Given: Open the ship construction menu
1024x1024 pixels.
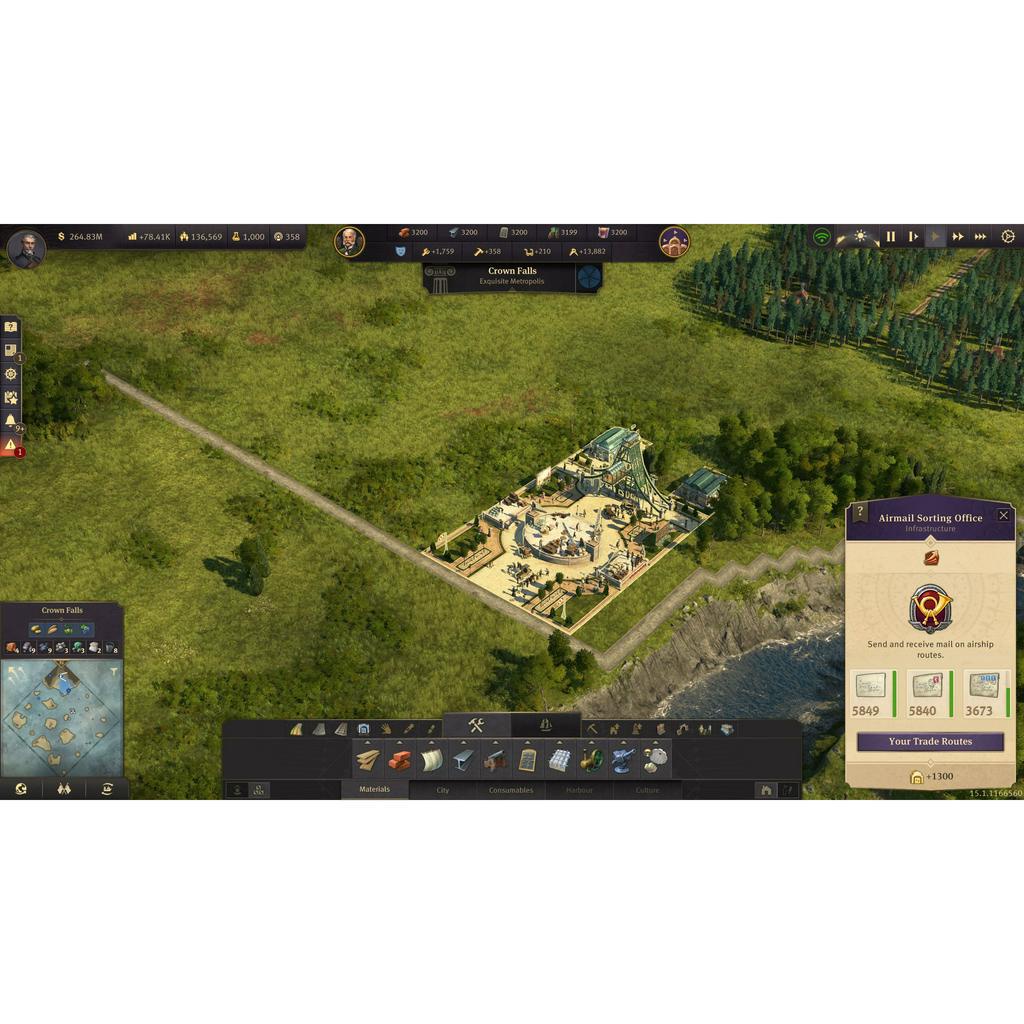Looking at the screenshot, I should click(545, 726).
